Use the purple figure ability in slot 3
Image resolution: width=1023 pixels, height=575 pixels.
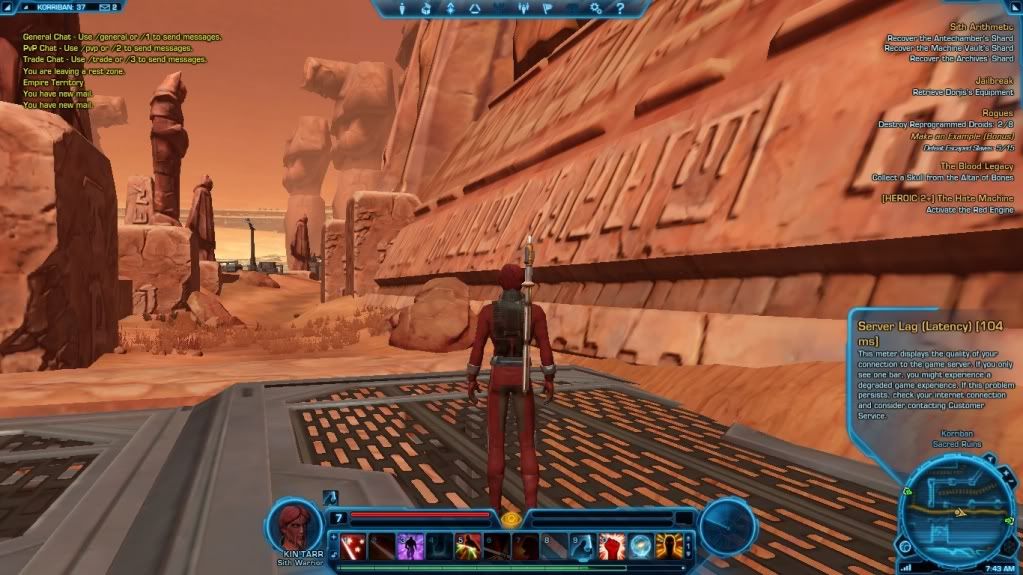point(410,546)
